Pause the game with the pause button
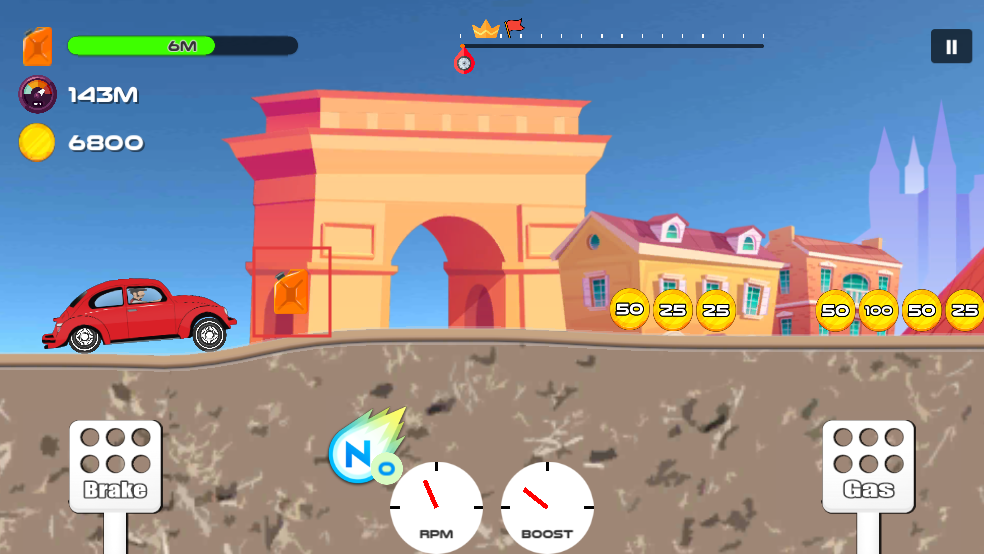The width and height of the screenshot is (984, 554). click(x=951, y=46)
